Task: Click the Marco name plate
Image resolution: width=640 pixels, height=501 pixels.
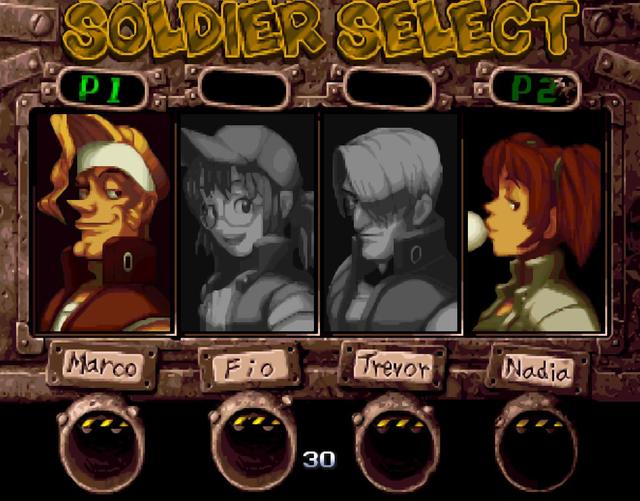Action: pos(103,367)
